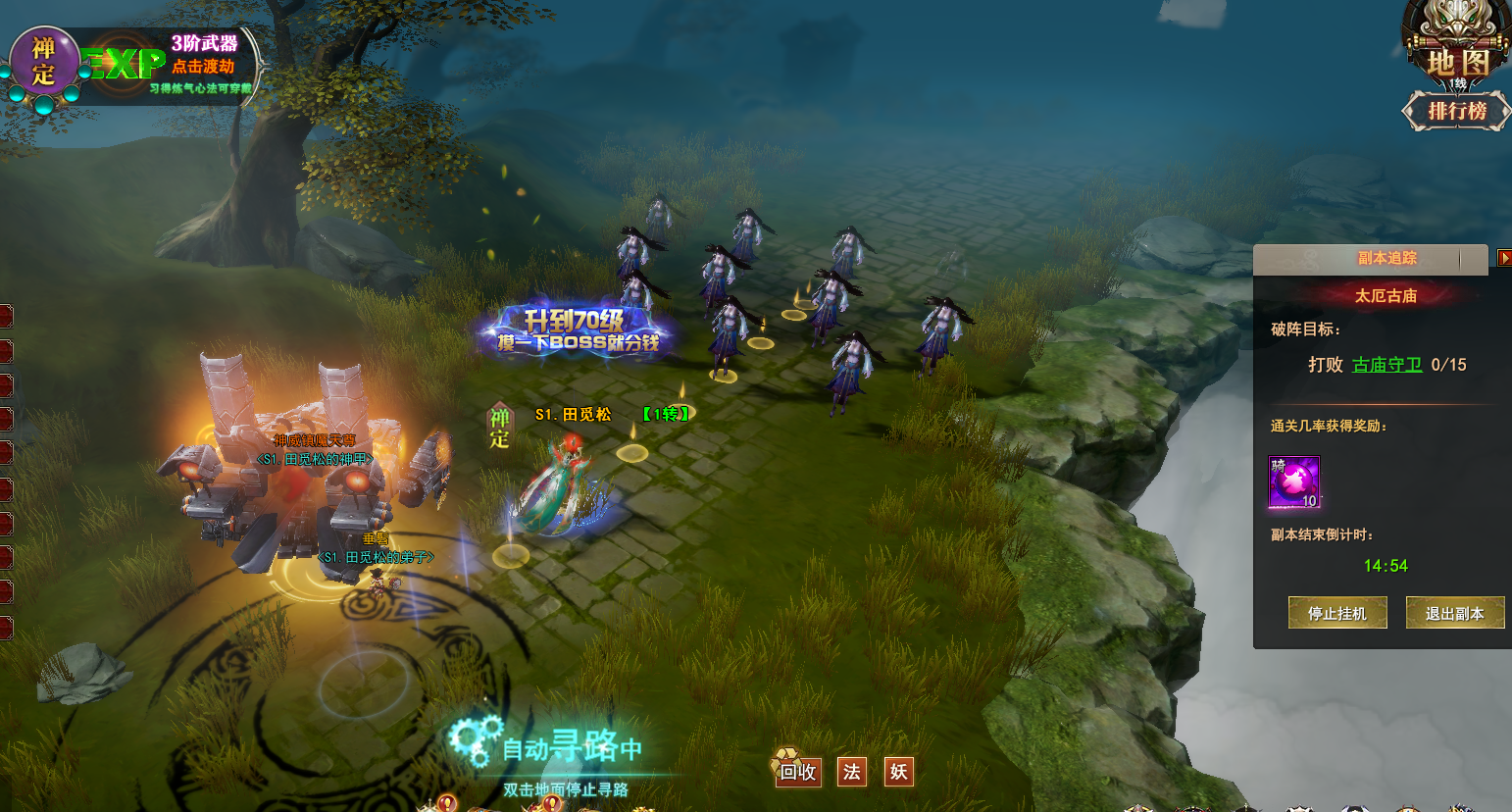Click the 古庙守卫 target link

point(1386,365)
